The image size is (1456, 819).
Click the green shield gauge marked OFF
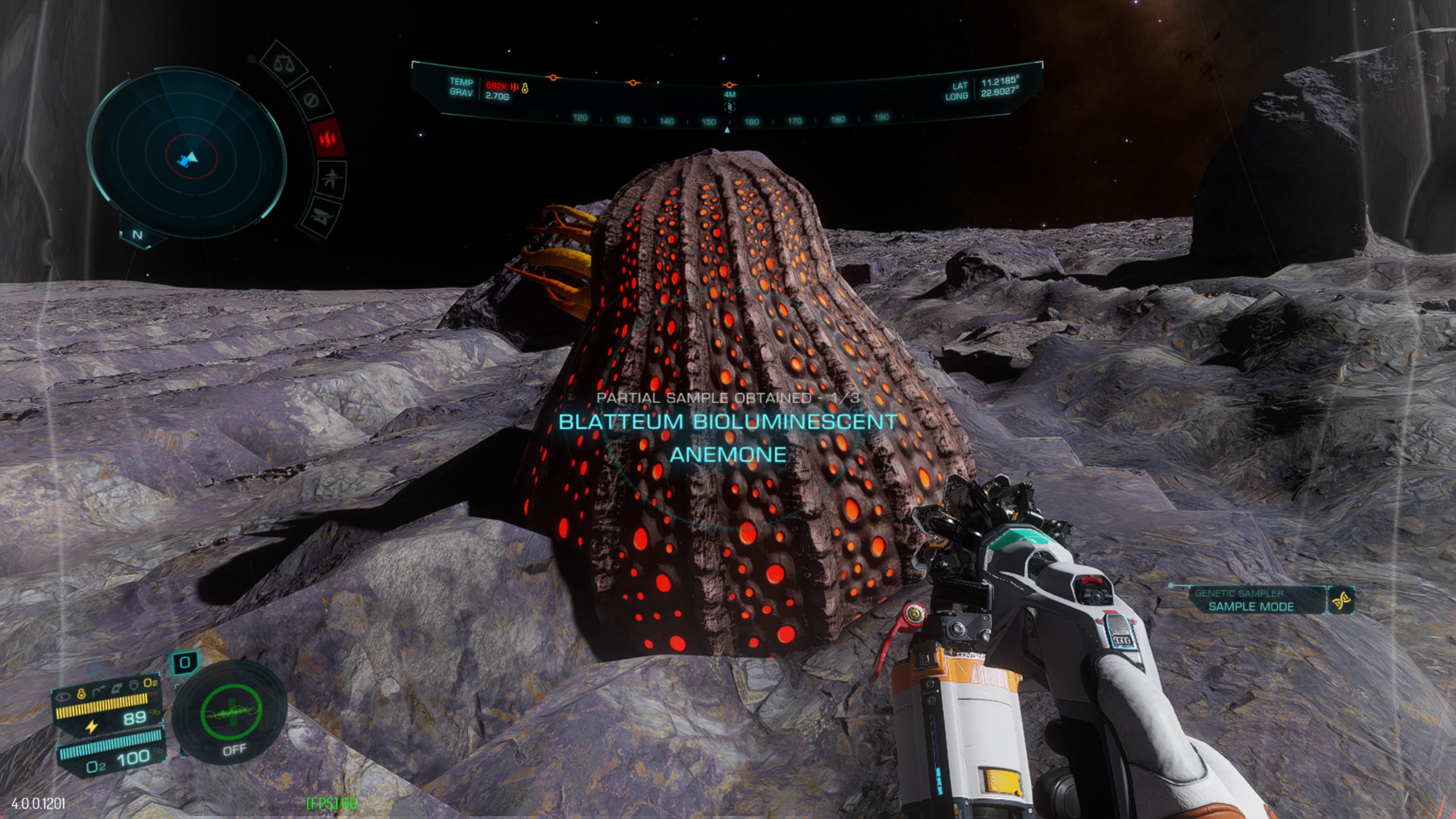point(231,713)
